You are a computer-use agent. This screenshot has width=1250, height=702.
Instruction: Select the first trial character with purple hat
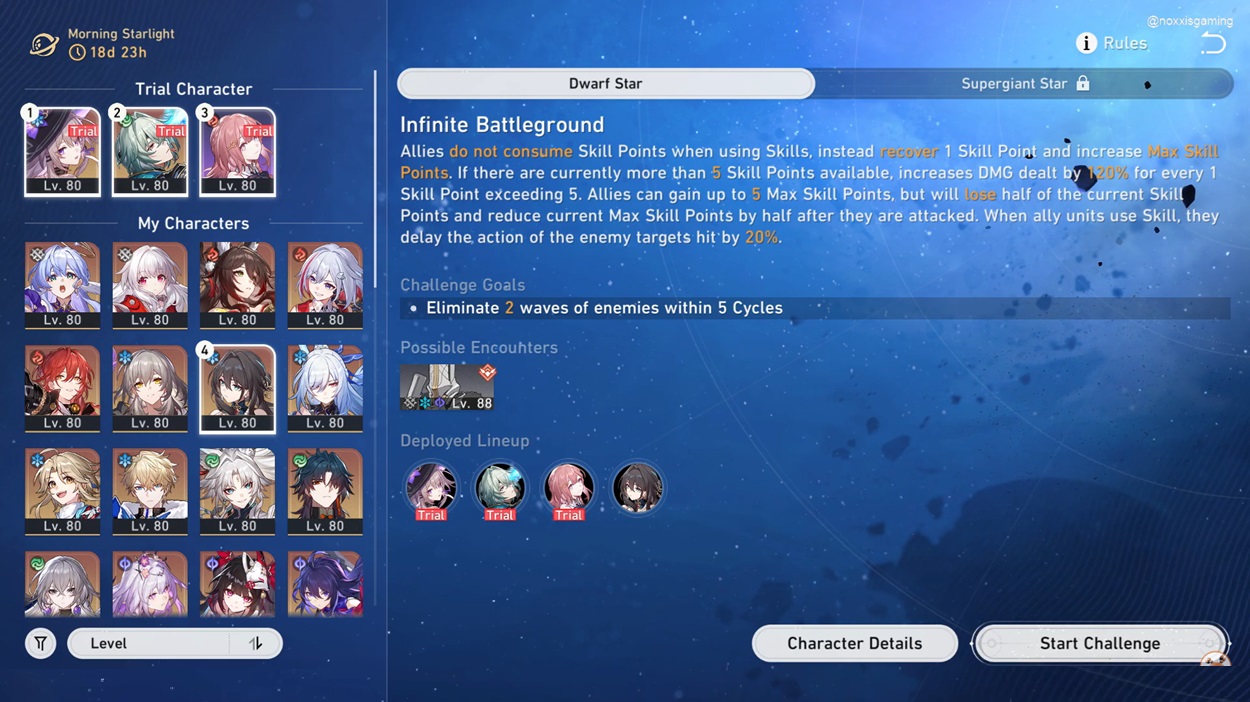coord(62,151)
